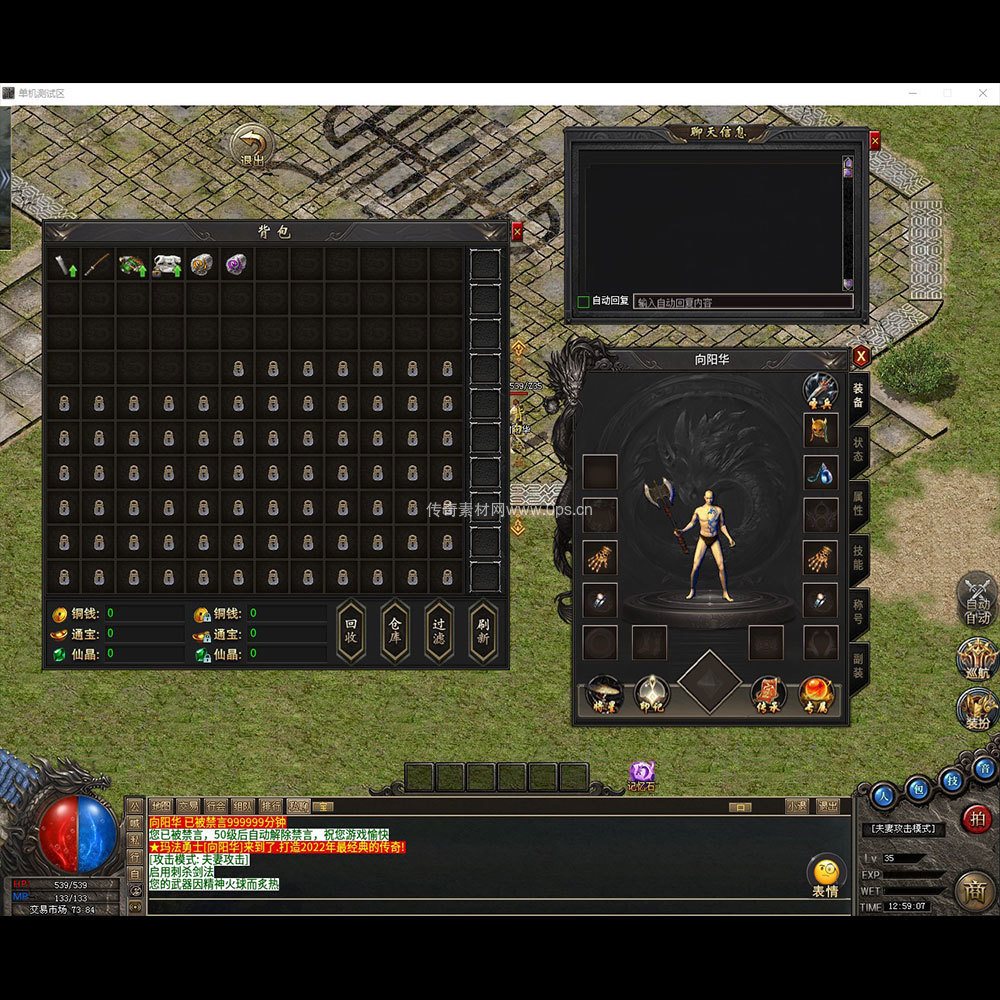Open the 商 shop button
The image size is (1000, 1000).
[x=974, y=890]
